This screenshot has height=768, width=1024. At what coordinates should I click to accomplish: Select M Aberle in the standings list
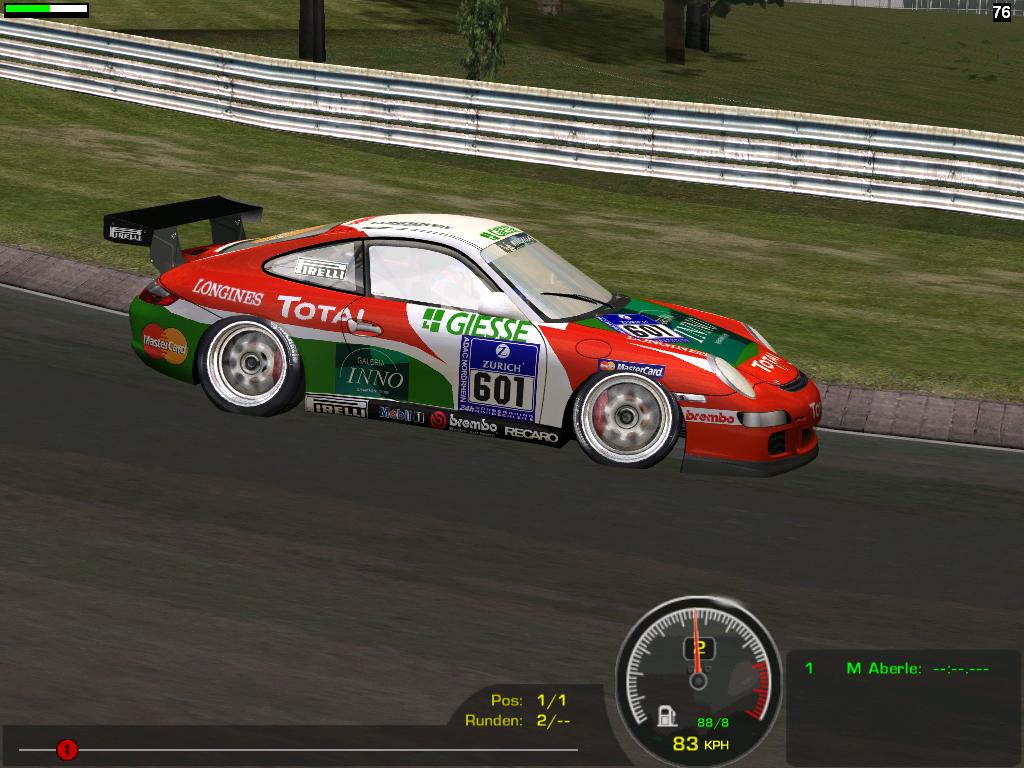(x=883, y=668)
